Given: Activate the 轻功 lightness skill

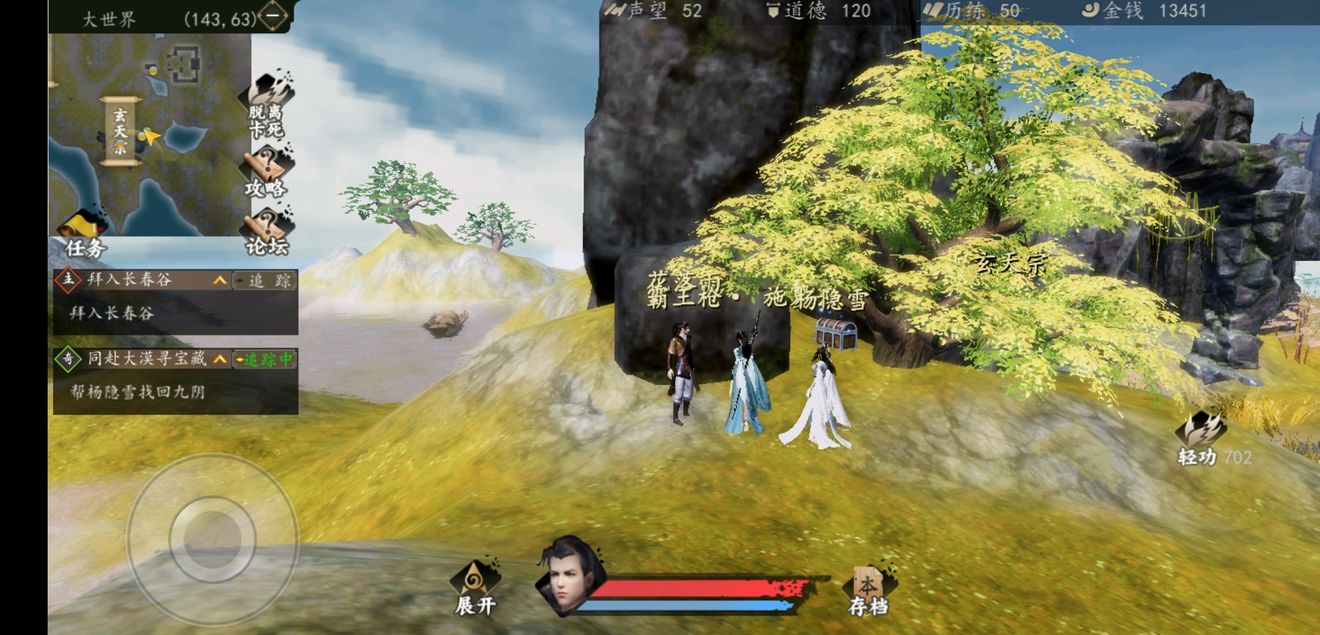Looking at the screenshot, I should point(1200,438).
